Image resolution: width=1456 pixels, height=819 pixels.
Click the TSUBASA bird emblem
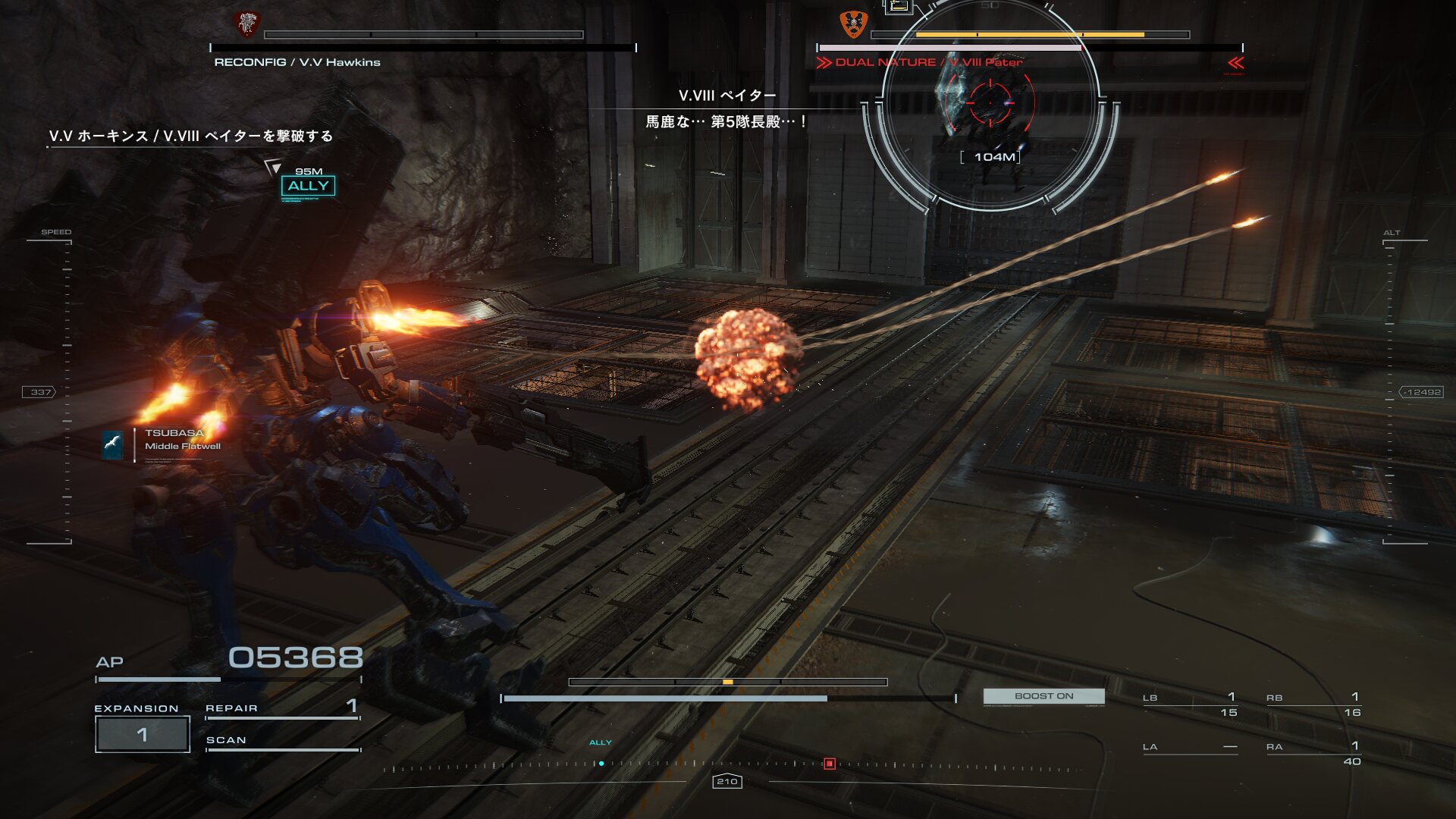coord(113,444)
